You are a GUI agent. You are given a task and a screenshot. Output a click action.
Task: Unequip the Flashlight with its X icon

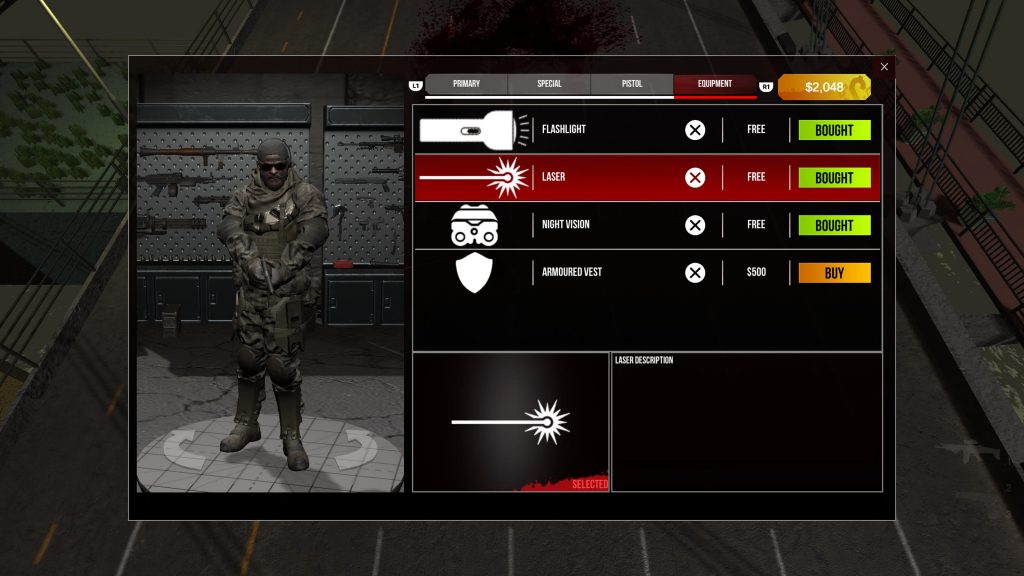(695, 130)
